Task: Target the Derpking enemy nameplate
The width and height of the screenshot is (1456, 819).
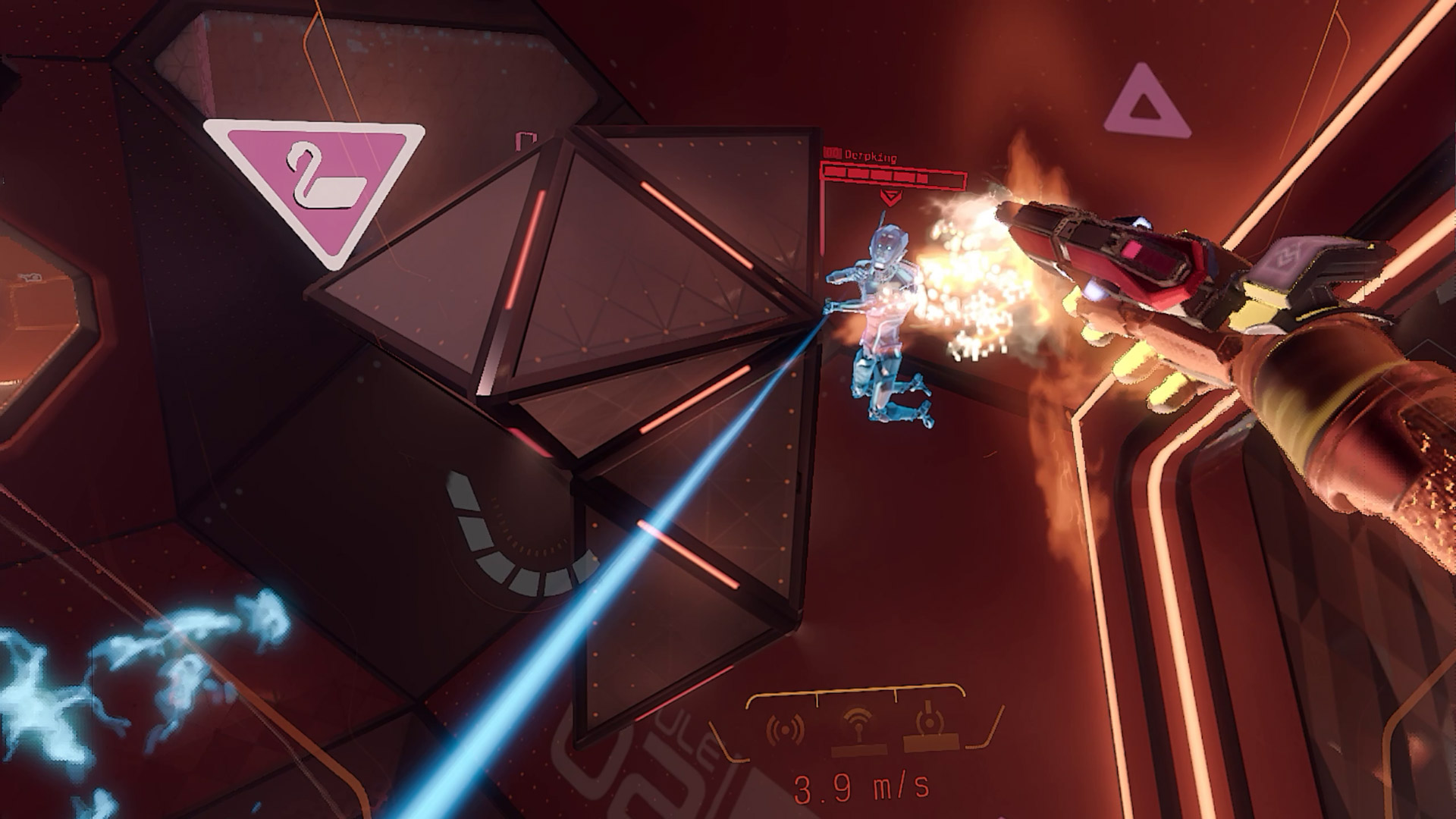Action: (872, 158)
